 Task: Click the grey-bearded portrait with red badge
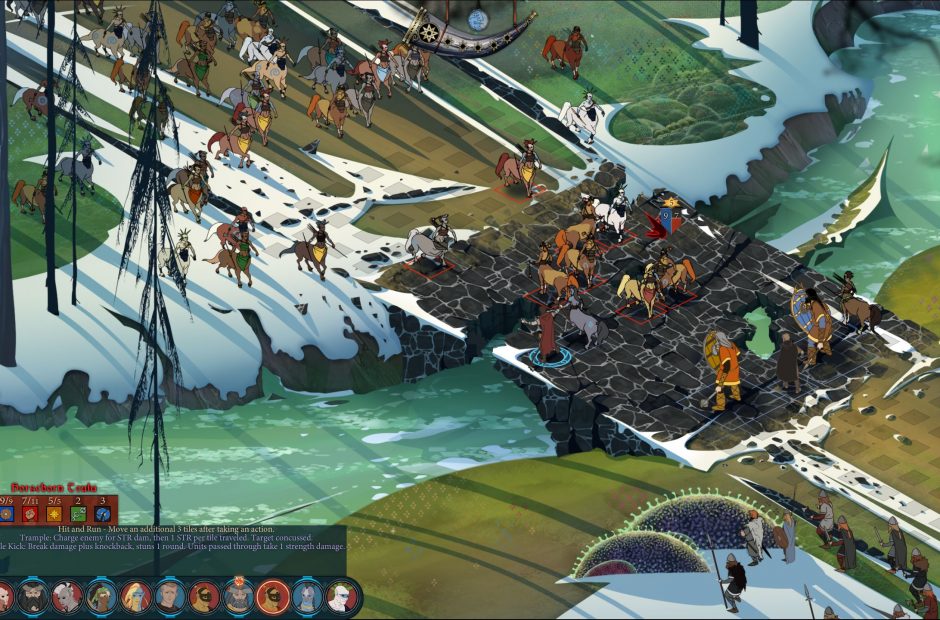[x=238, y=597]
